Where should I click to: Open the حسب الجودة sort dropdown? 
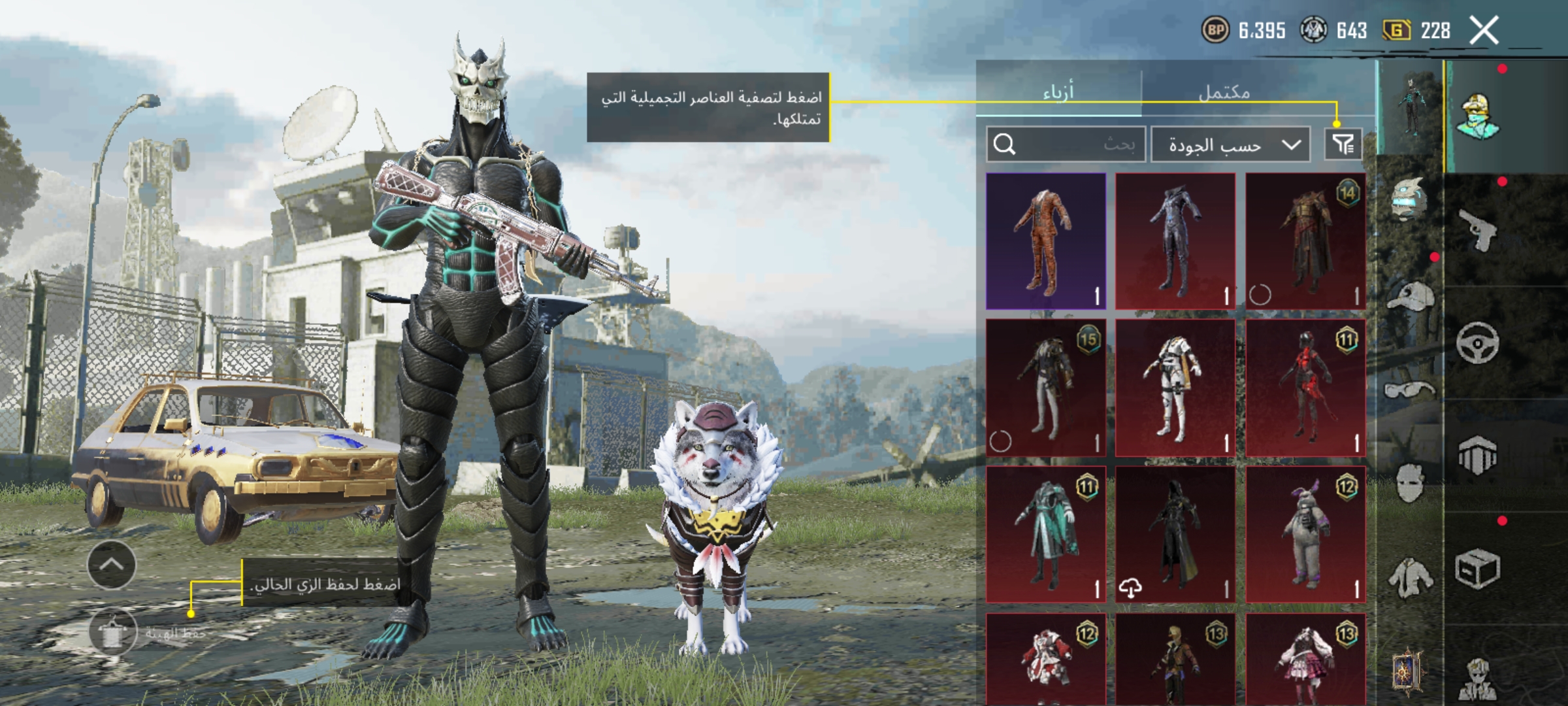point(1230,144)
